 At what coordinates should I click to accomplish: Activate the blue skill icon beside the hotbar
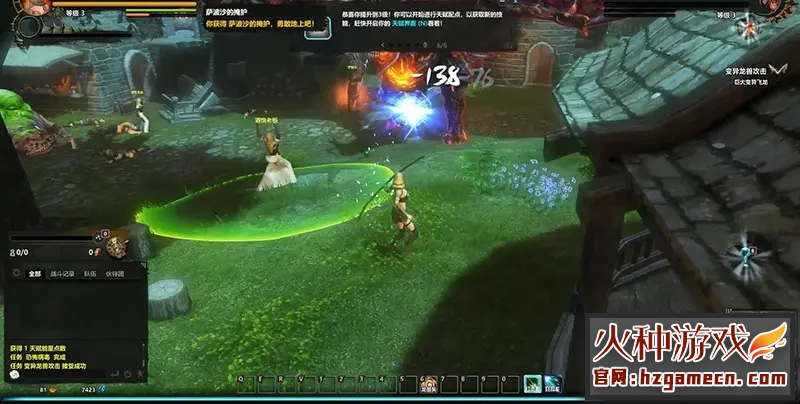pyautogui.click(x=553, y=383)
